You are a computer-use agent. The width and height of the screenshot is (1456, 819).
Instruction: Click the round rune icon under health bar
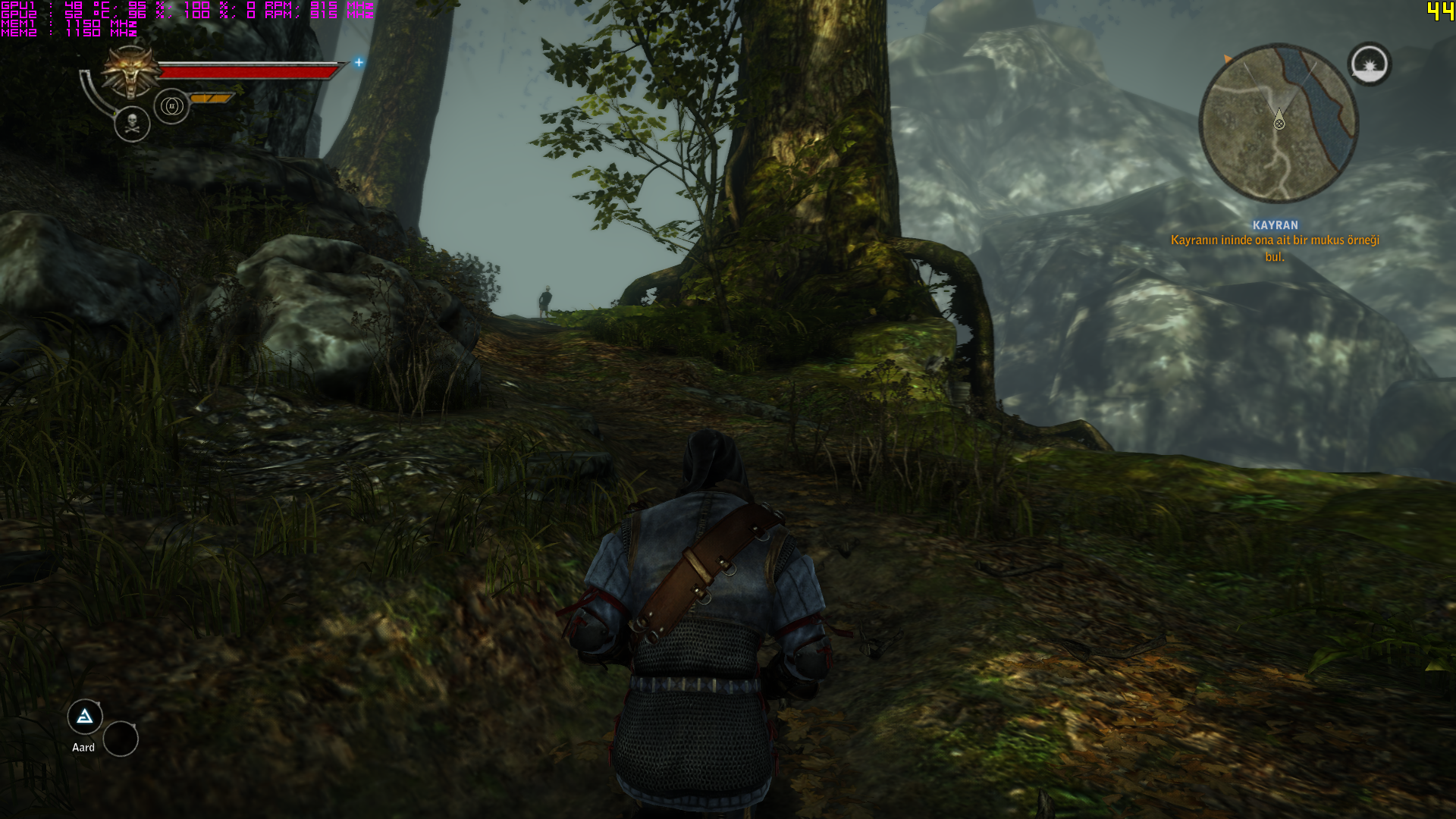(171, 106)
